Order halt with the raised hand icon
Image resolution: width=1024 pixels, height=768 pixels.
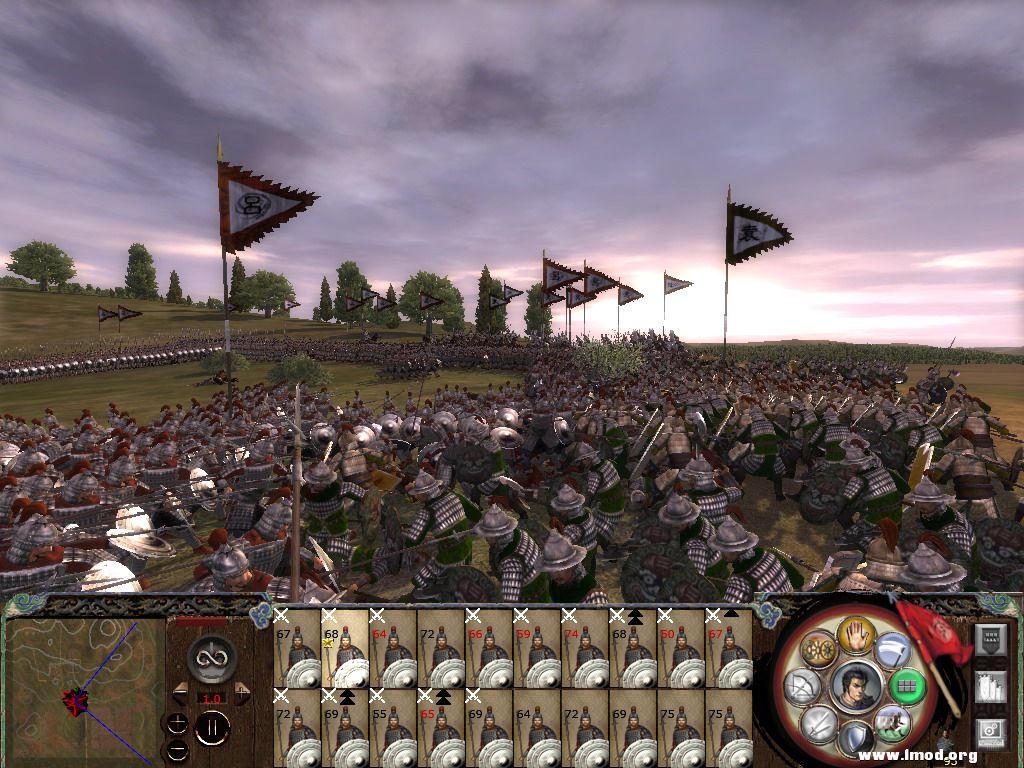[x=856, y=634]
